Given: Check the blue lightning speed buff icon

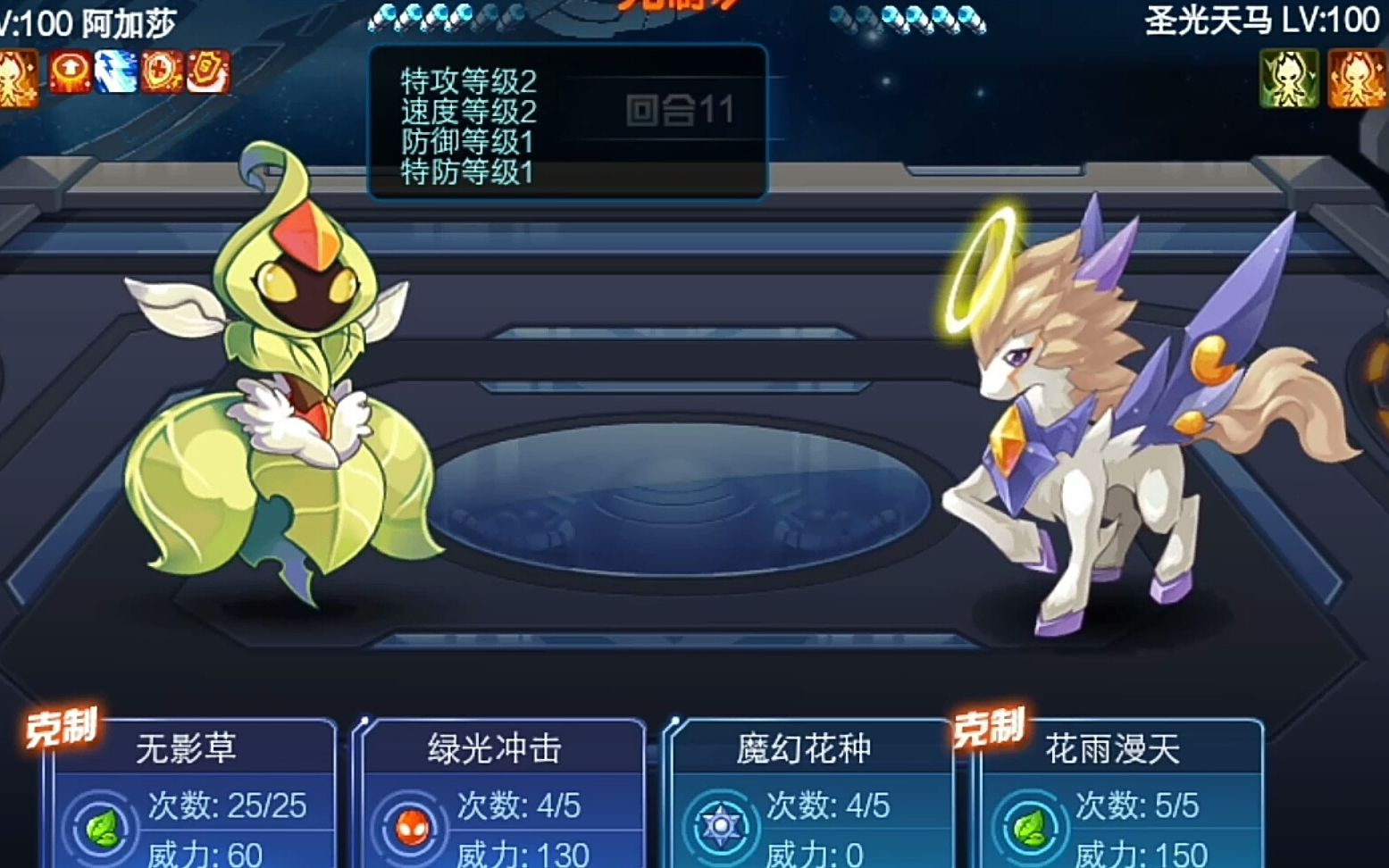Looking at the screenshot, I should coord(116,72).
